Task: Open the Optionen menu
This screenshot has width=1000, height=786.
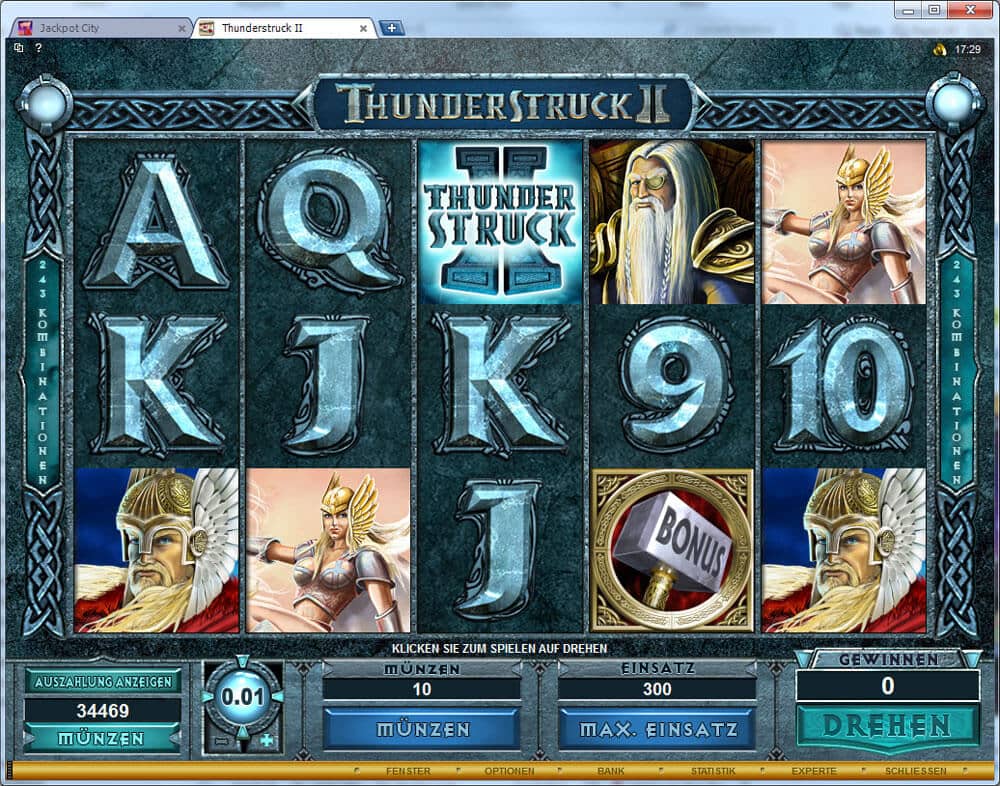Action: coord(509,771)
